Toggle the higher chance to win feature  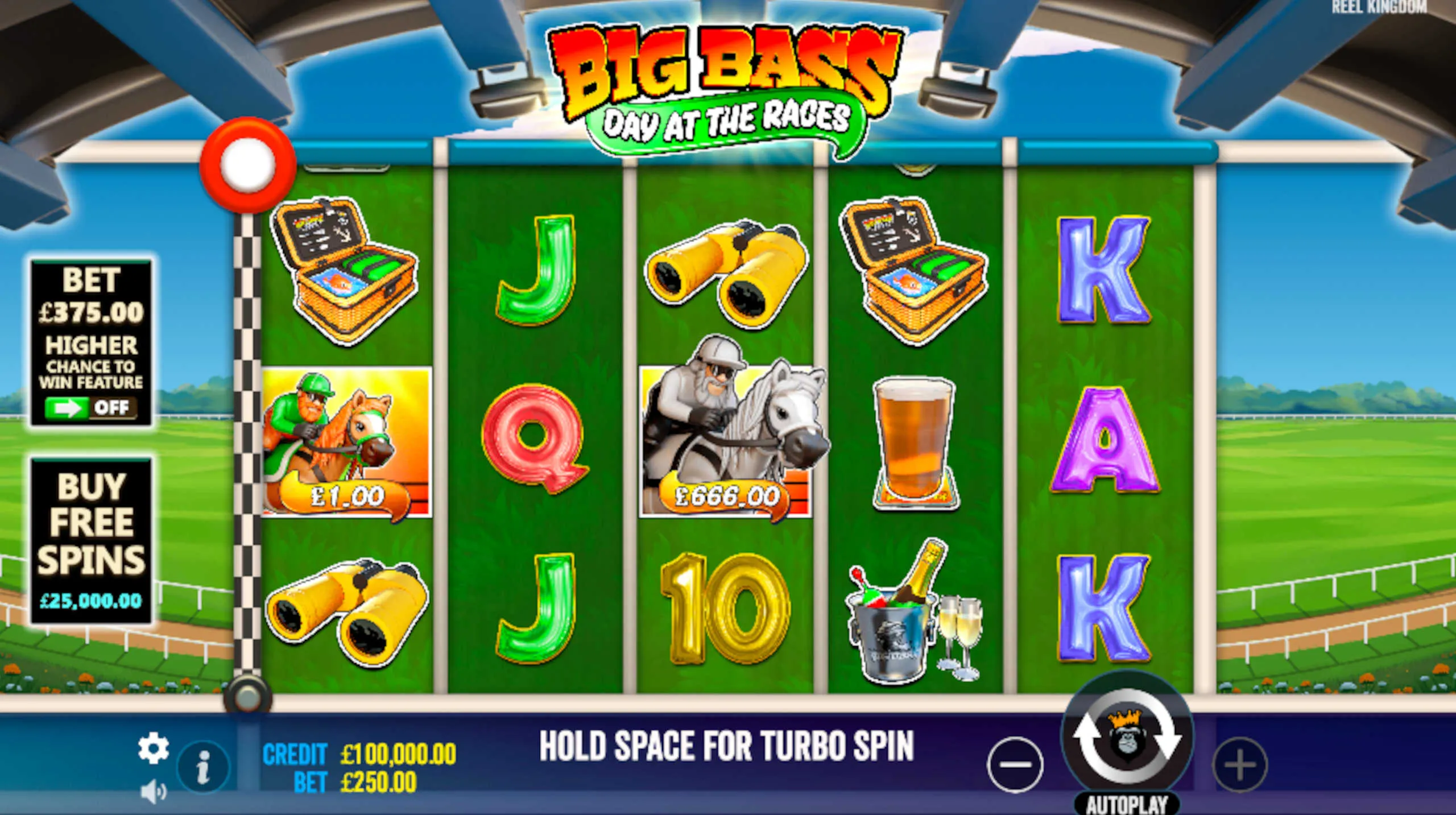tap(91, 407)
